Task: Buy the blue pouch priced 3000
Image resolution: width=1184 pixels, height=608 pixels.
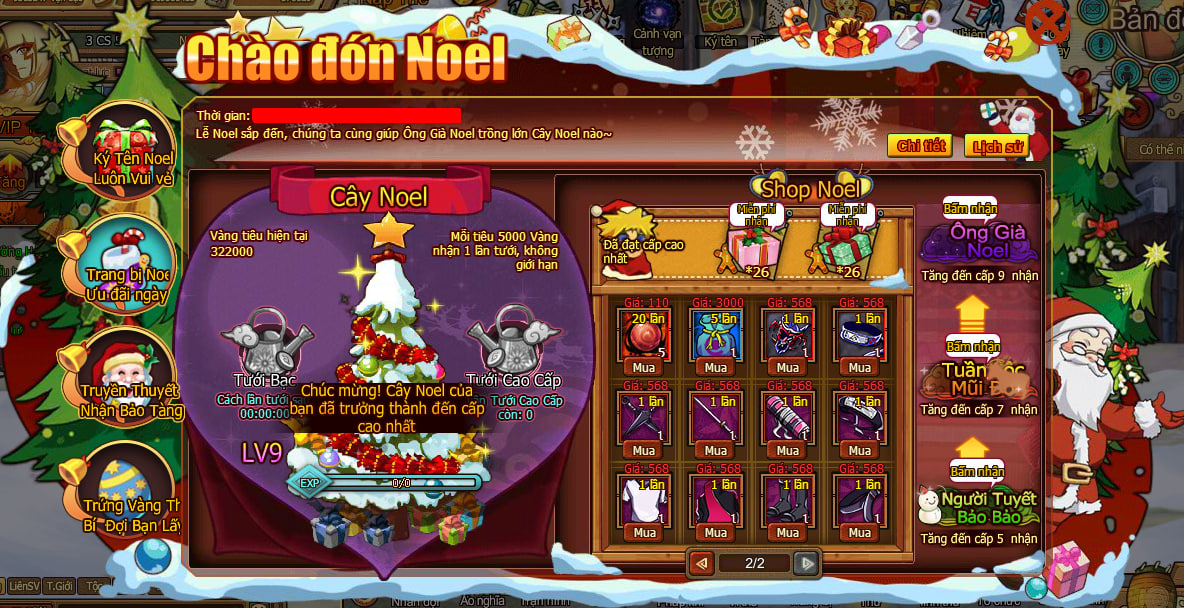Action: pyautogui.click(x=716, y=367)
